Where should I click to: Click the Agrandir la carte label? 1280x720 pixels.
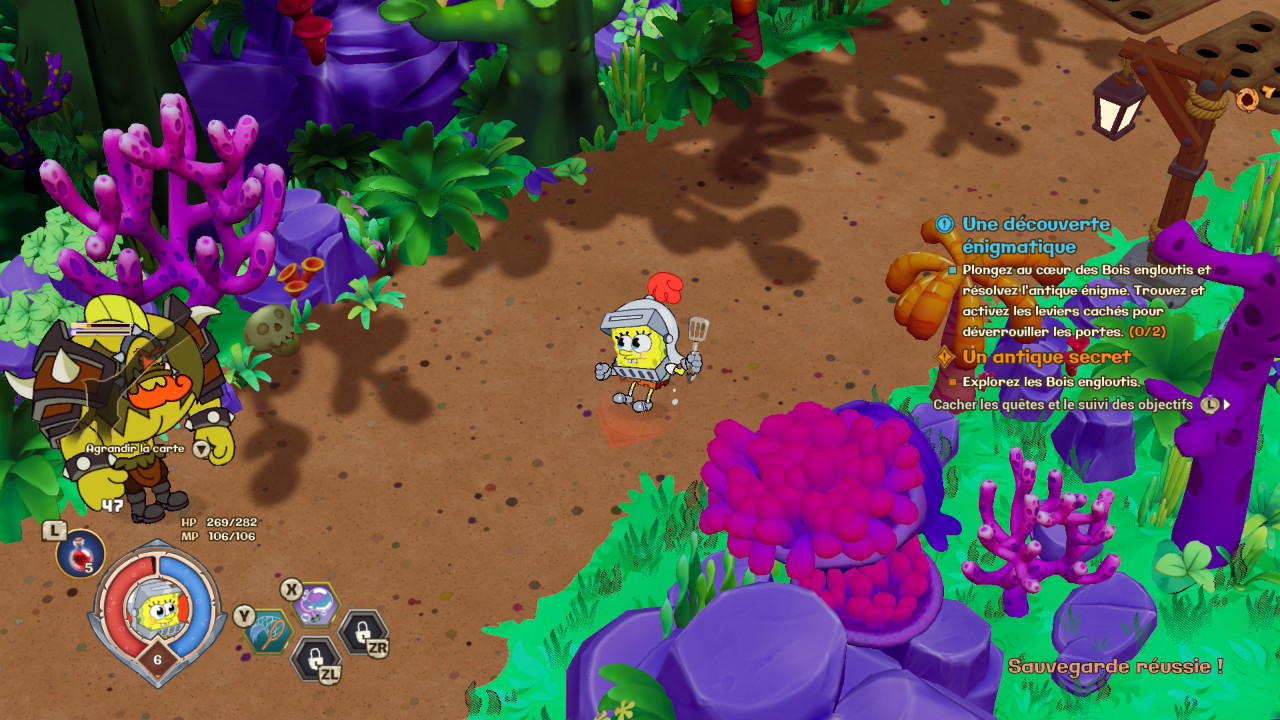coord(135,449)
